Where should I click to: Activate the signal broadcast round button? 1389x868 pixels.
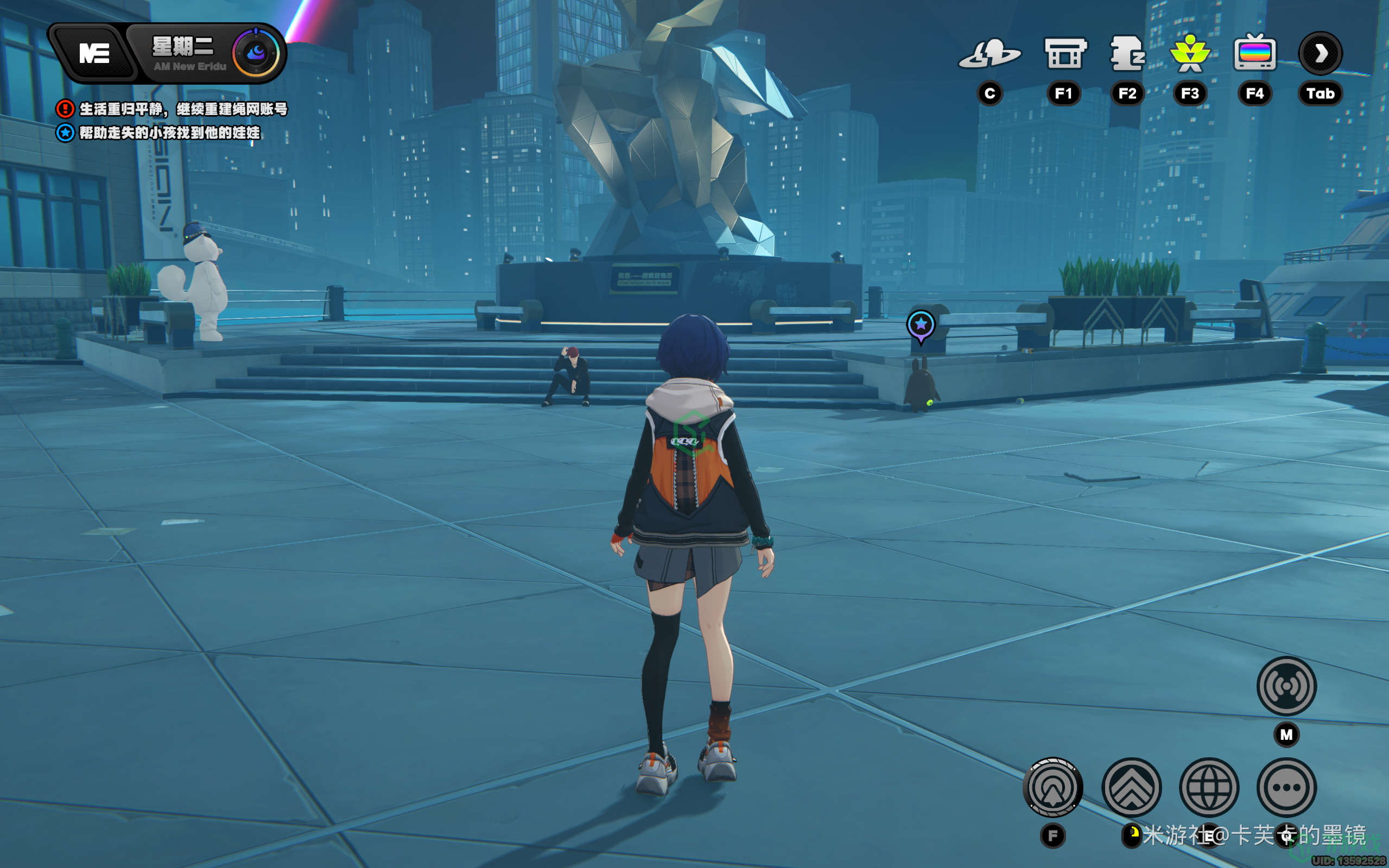pos(1286,686)
